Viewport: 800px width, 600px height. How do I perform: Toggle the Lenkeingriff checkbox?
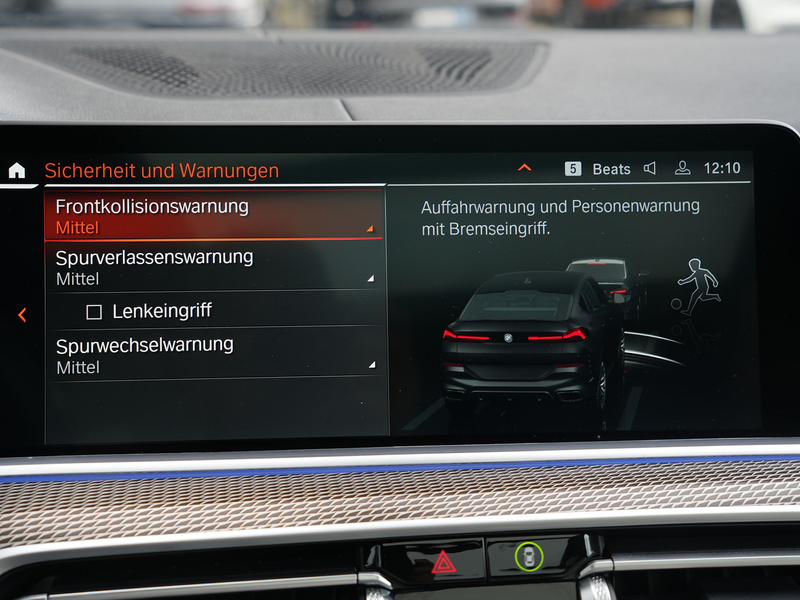click(94, 312)
